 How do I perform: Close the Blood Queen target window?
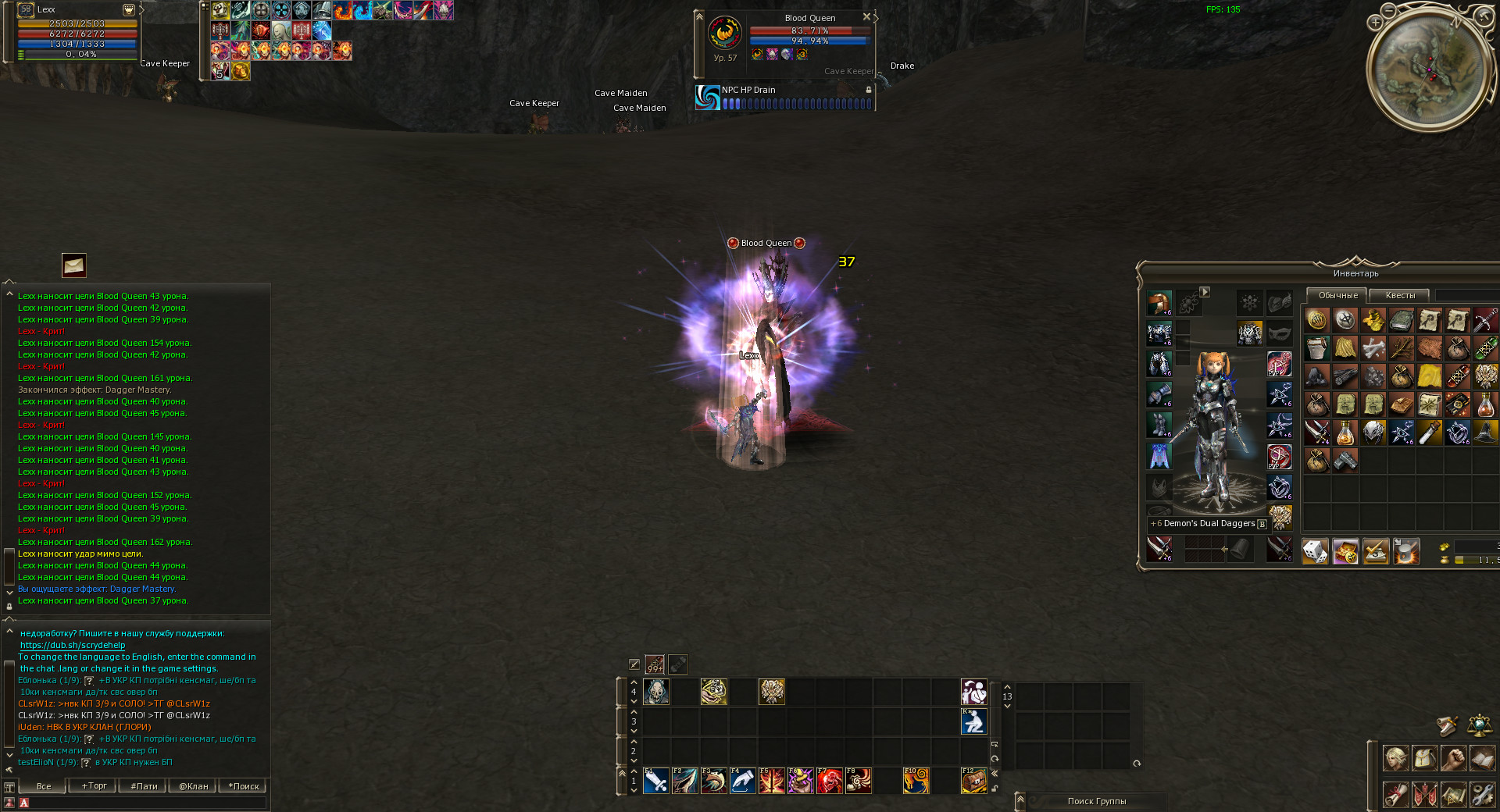point(866,16)
